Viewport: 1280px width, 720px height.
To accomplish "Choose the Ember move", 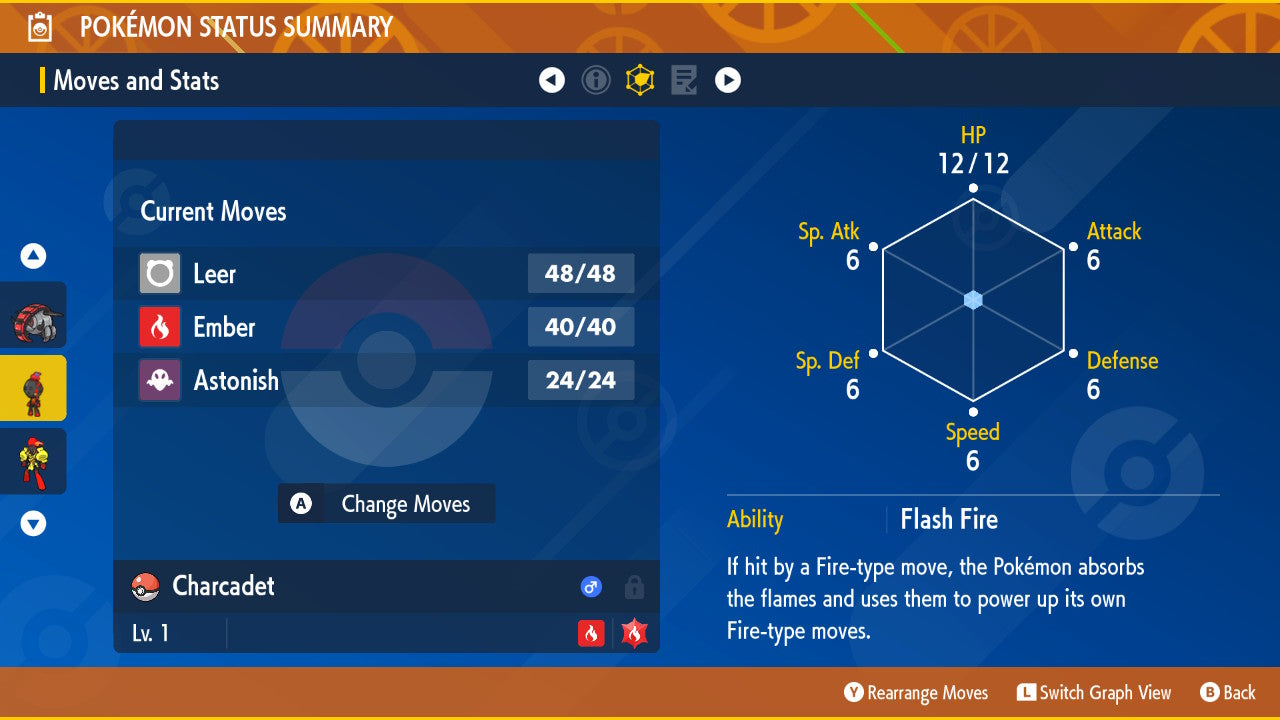I will tap(386, 327).
